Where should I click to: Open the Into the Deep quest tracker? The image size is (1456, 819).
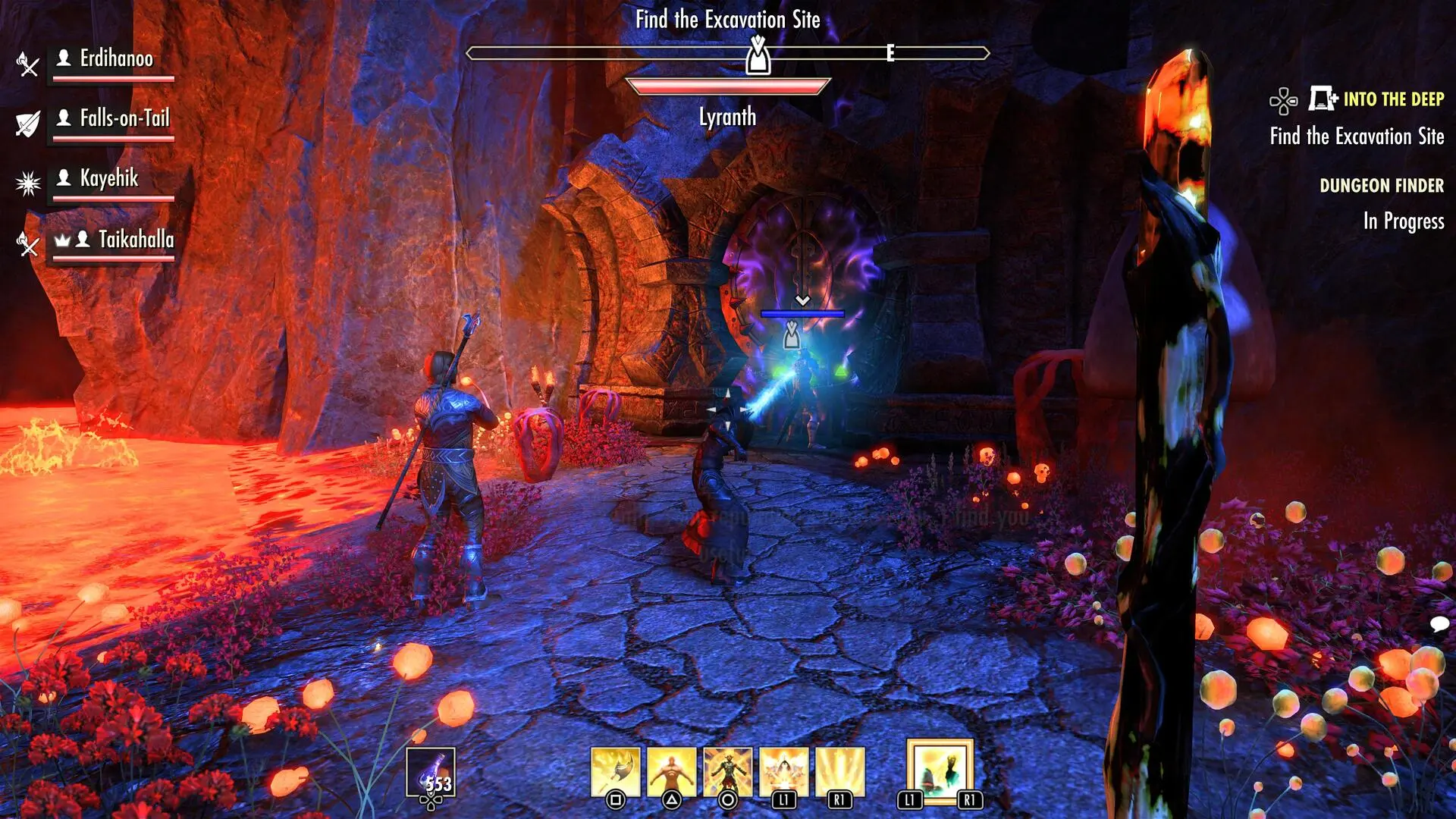1393,99
